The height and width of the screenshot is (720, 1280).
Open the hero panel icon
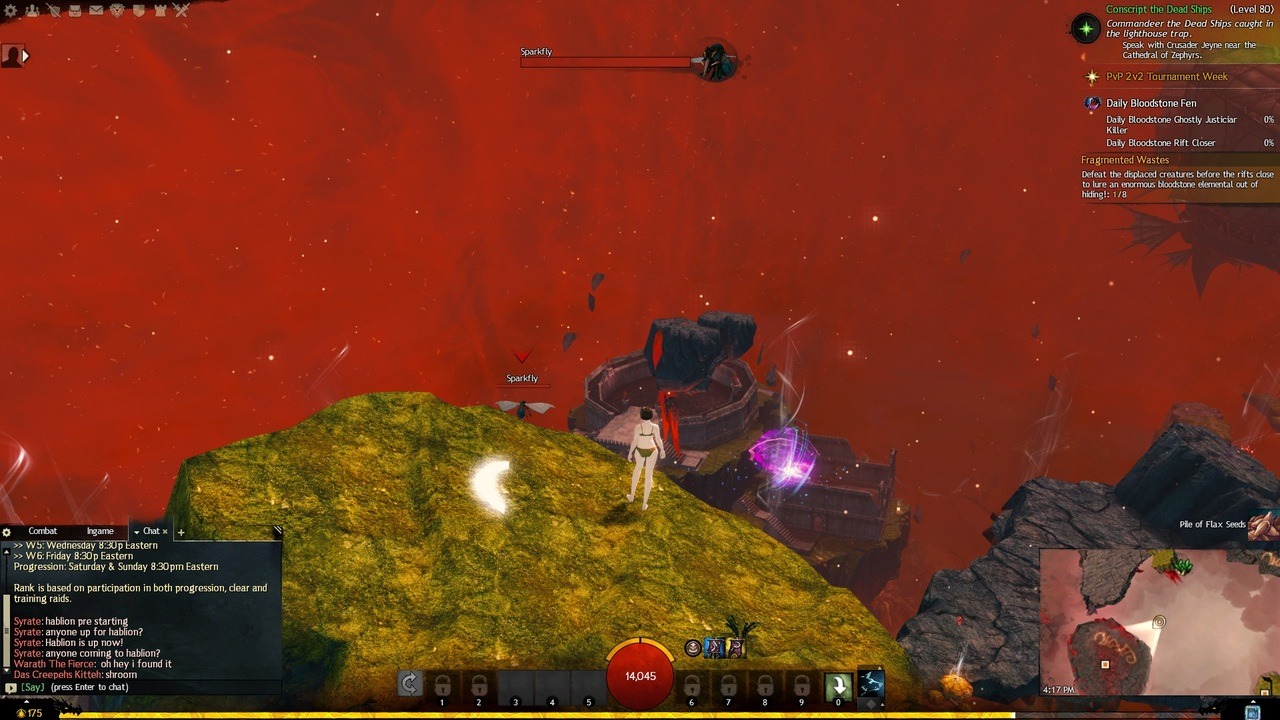(x=53, y=10)
